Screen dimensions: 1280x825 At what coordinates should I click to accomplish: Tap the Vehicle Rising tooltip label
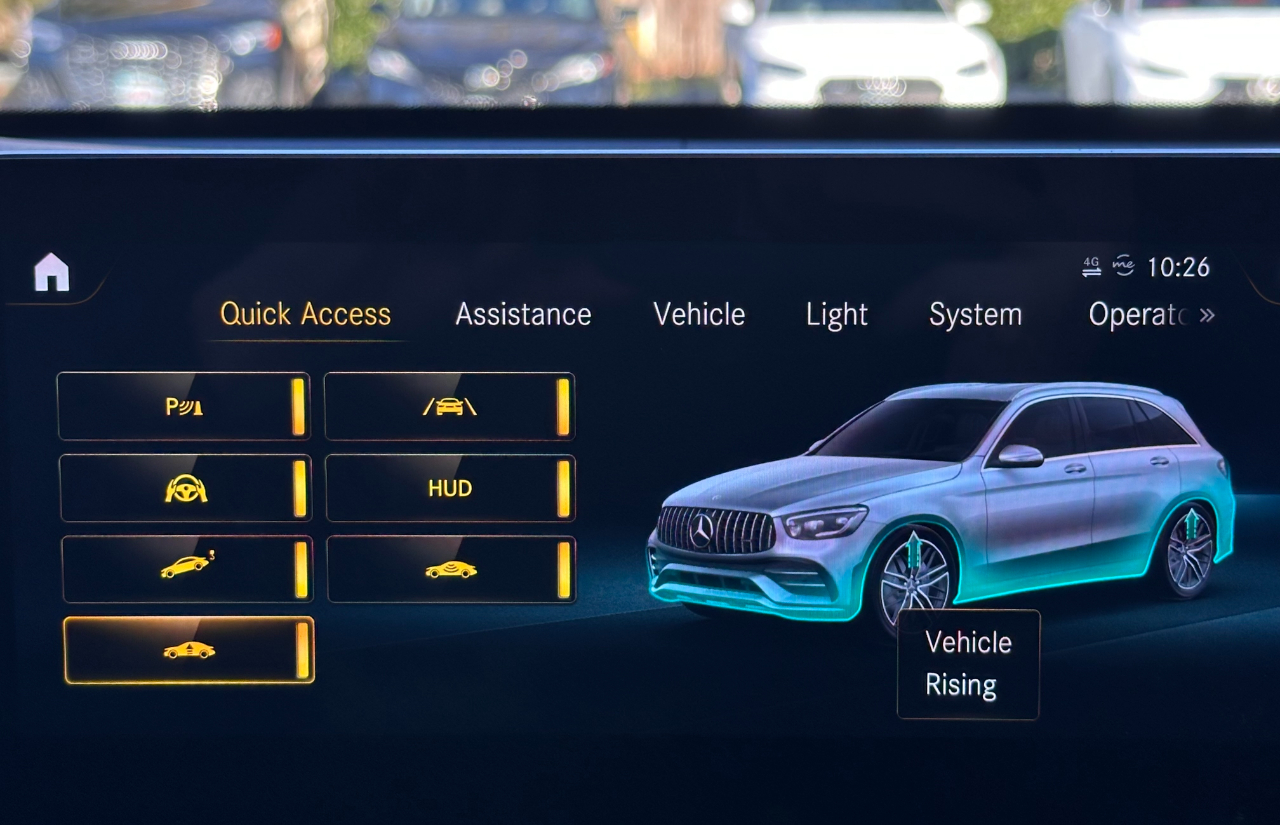[x=967, y=663]
